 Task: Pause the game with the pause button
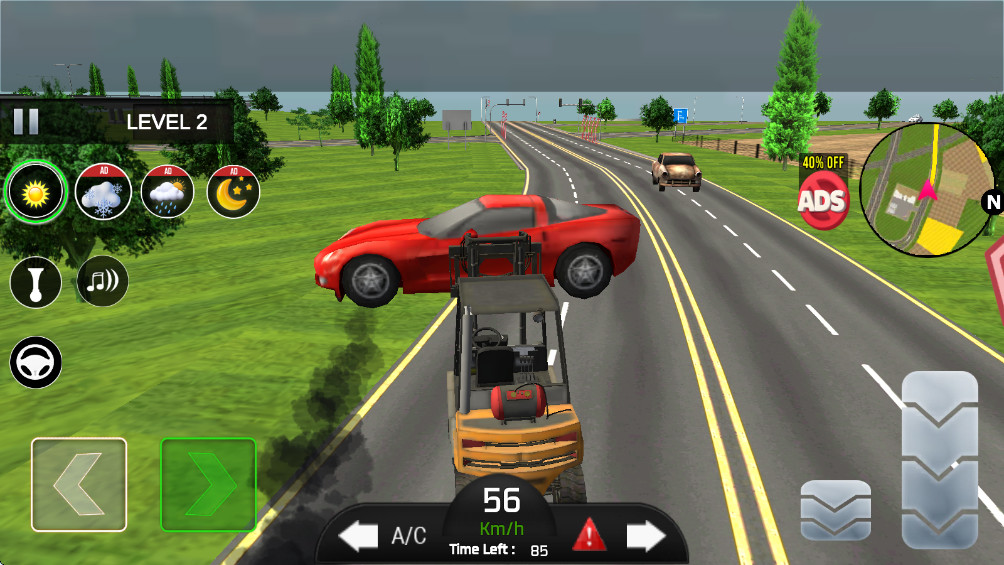[x=26, y=122]
